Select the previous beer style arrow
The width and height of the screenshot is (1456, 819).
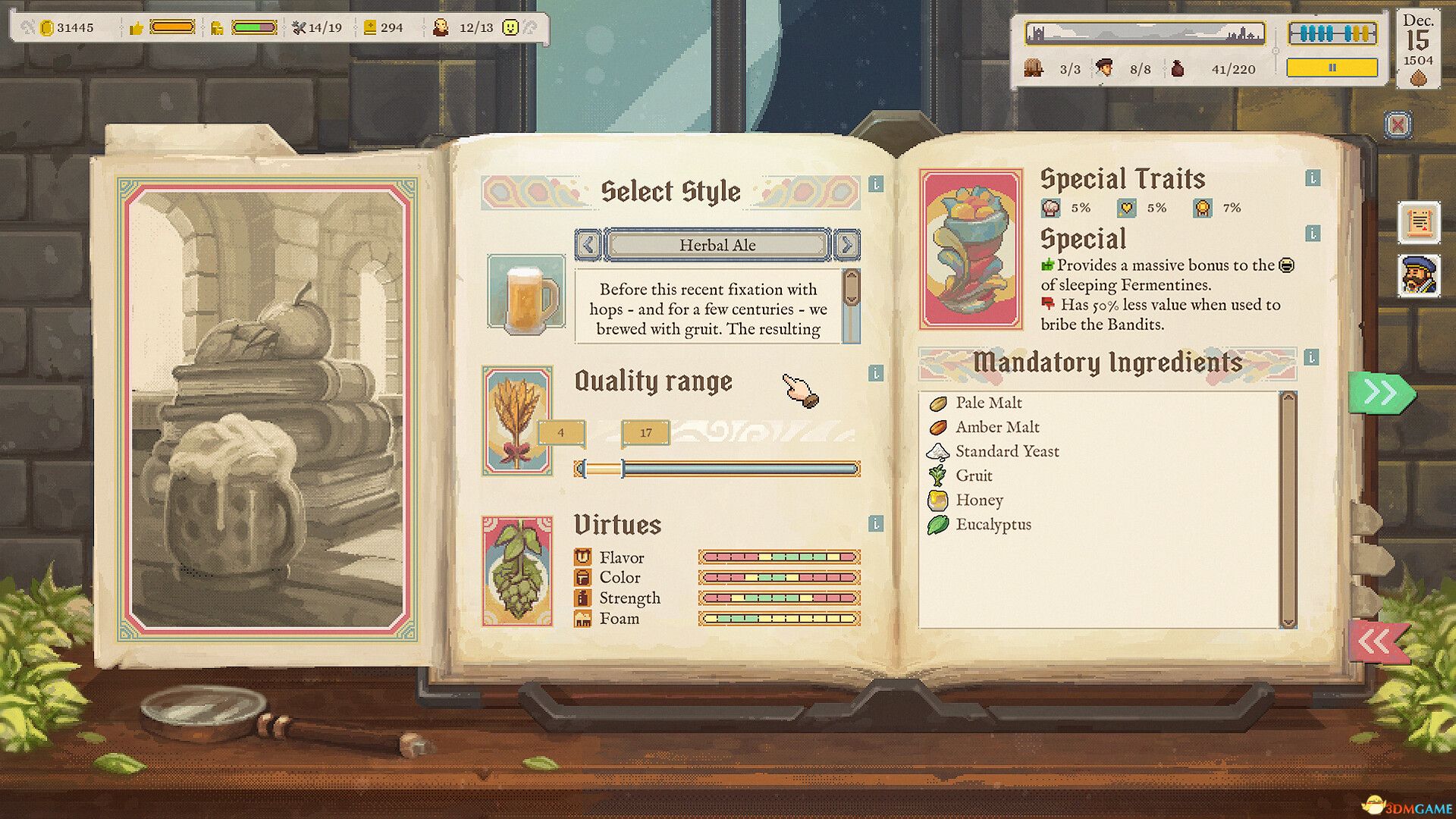click(588, 245)
